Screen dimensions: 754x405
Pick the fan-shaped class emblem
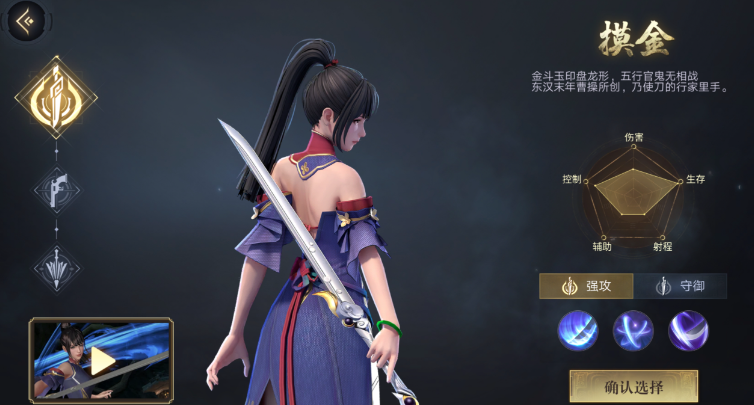click(x=56, y=268)
